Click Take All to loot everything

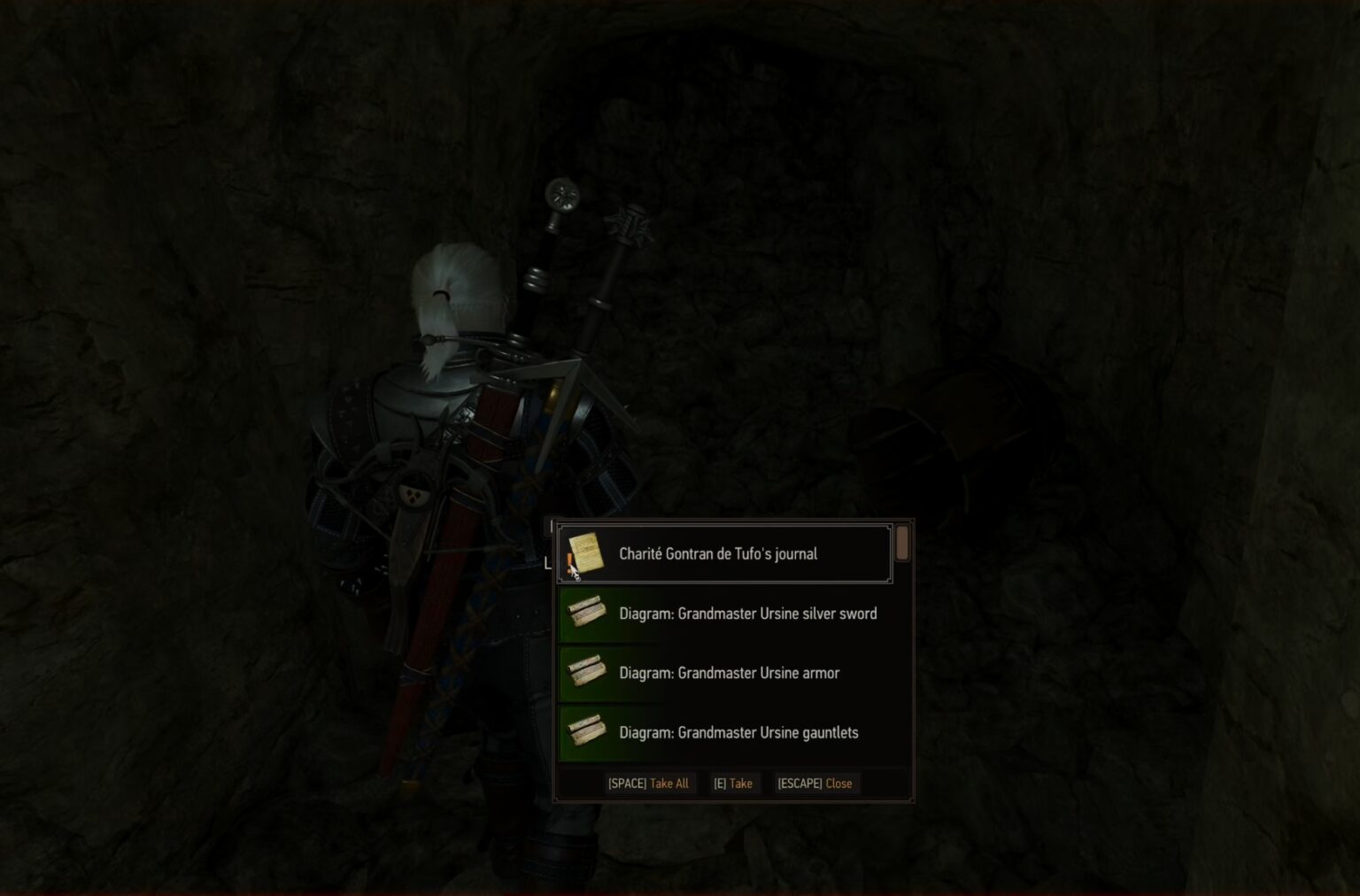(x=651, y=783)
